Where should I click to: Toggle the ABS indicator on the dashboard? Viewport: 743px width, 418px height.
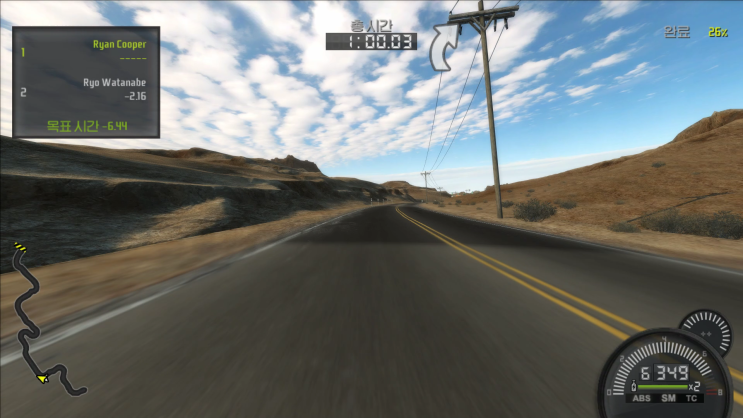click(641, 397)
